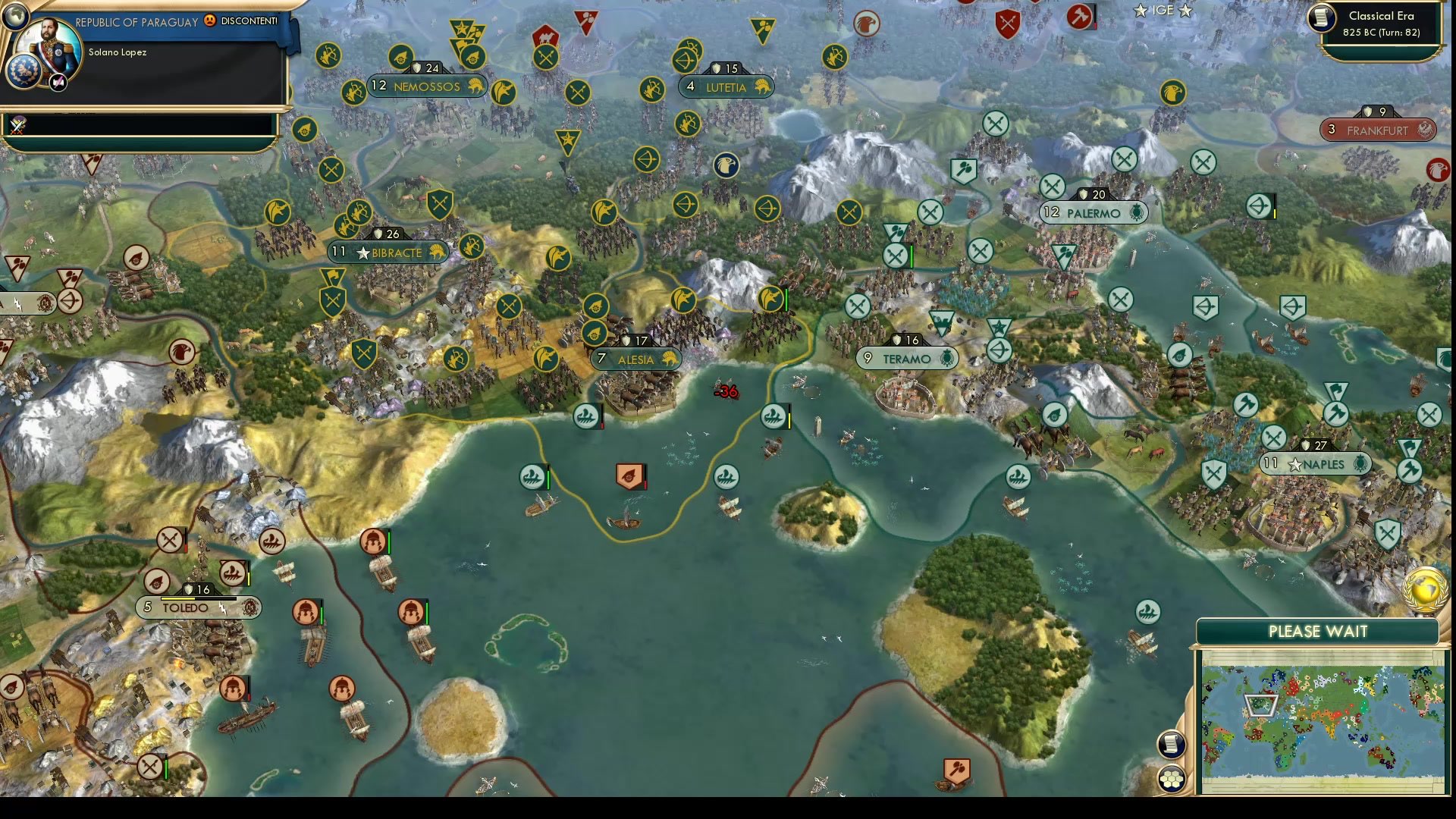Click the IGE label on the top bar
The height and width of the screenshot is (819, 1456).
pyautogui.click(x=1163, y=11)
